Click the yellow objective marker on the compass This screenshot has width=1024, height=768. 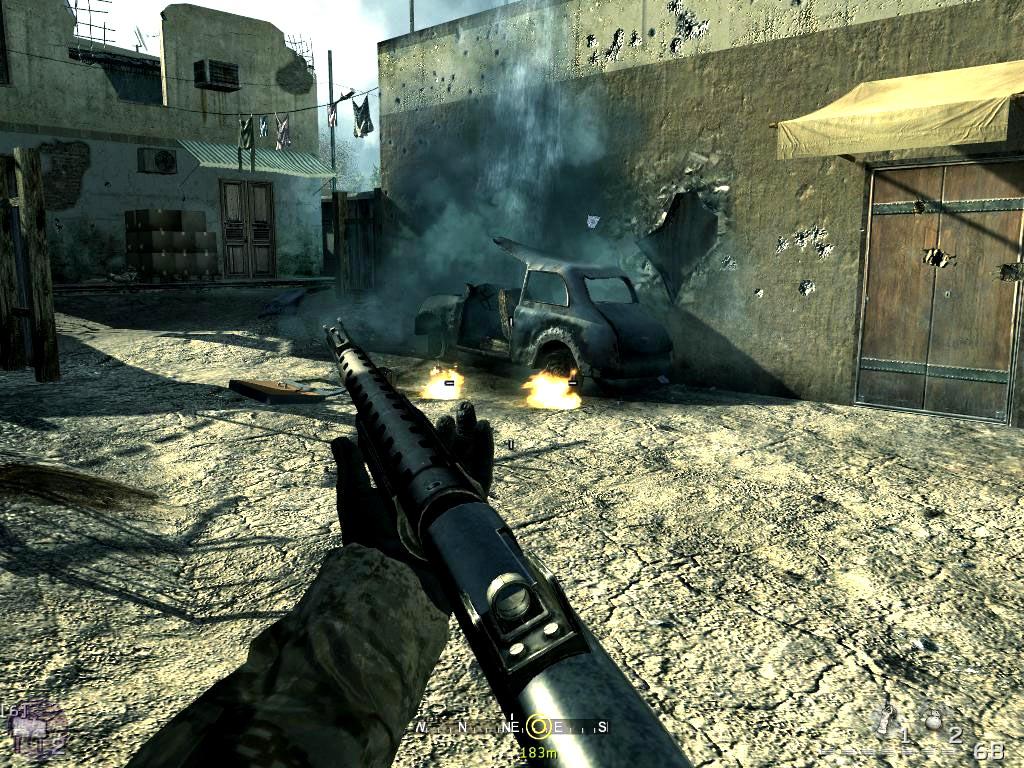click(x=538, y=726)
